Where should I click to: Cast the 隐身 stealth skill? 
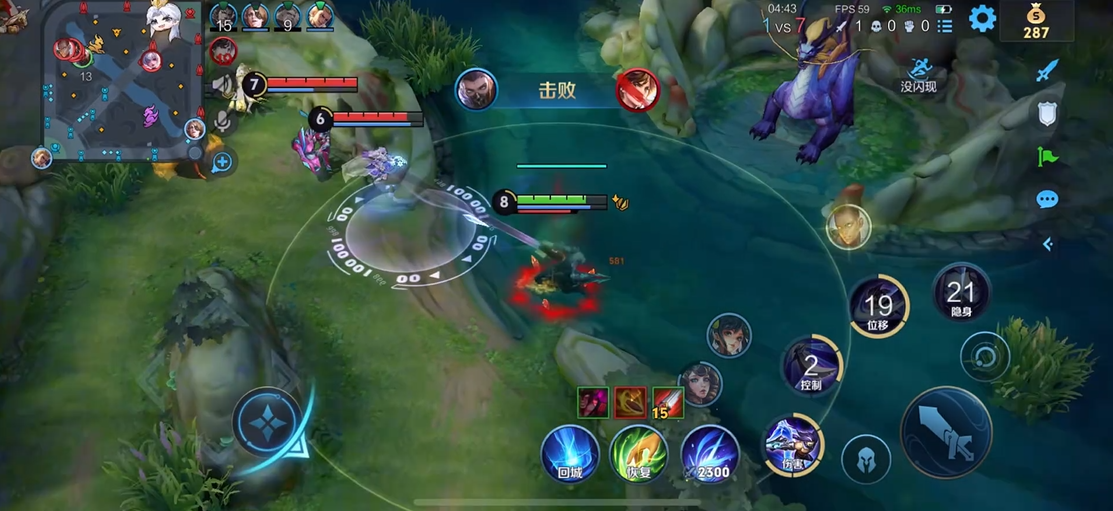click(961, 293)
